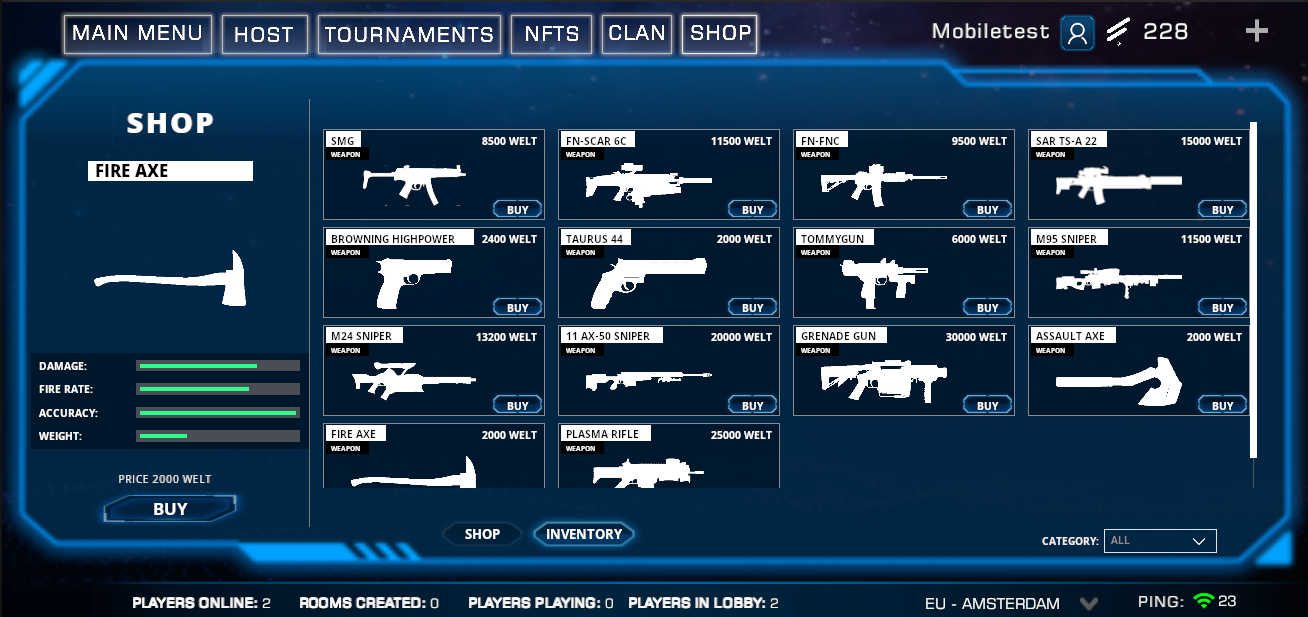Go to the Host screen
Image resolution: width=1308 pixels, height=617 pixels.
click(x=264, y=35)
